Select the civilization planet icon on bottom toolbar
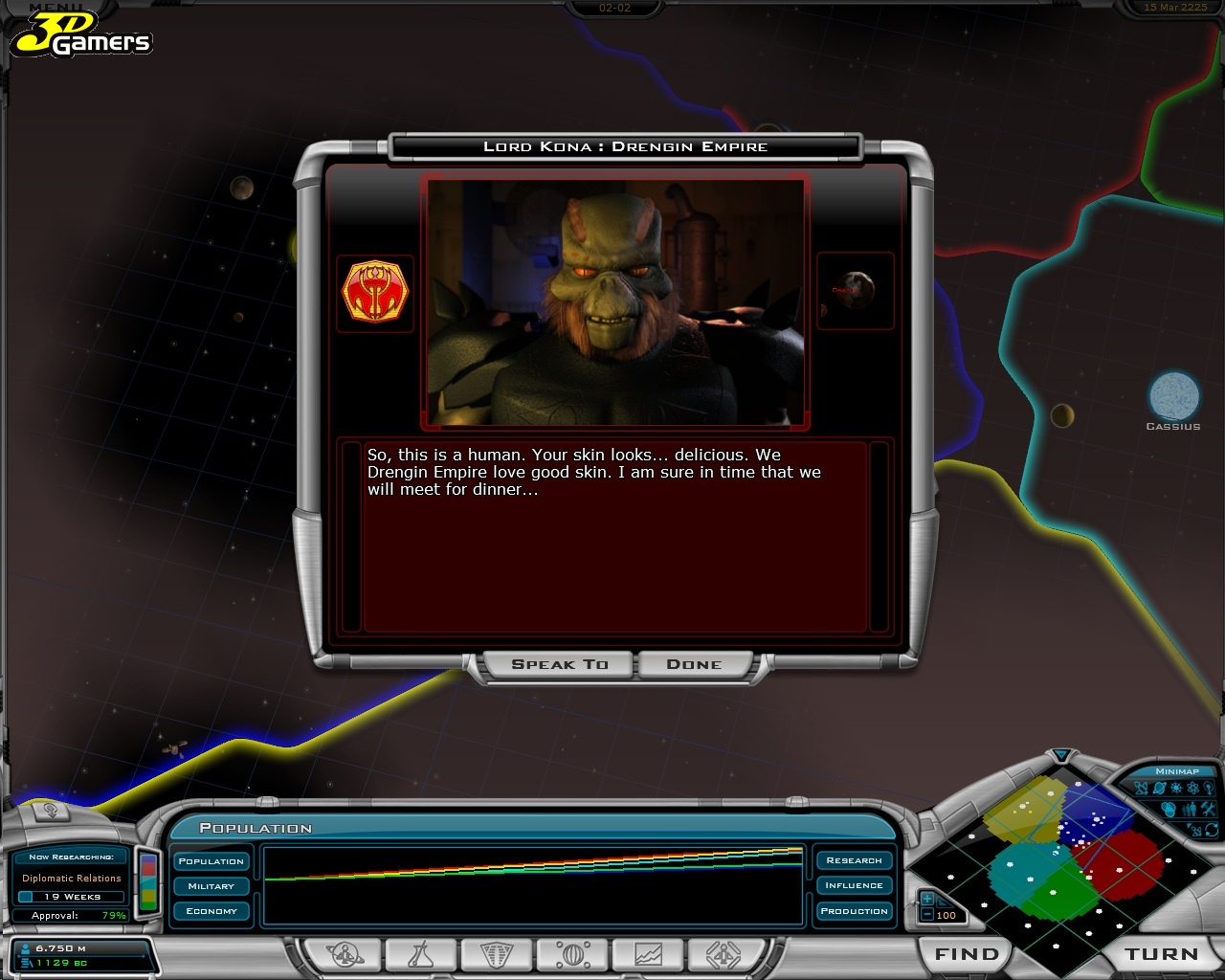 coord(344,955)
